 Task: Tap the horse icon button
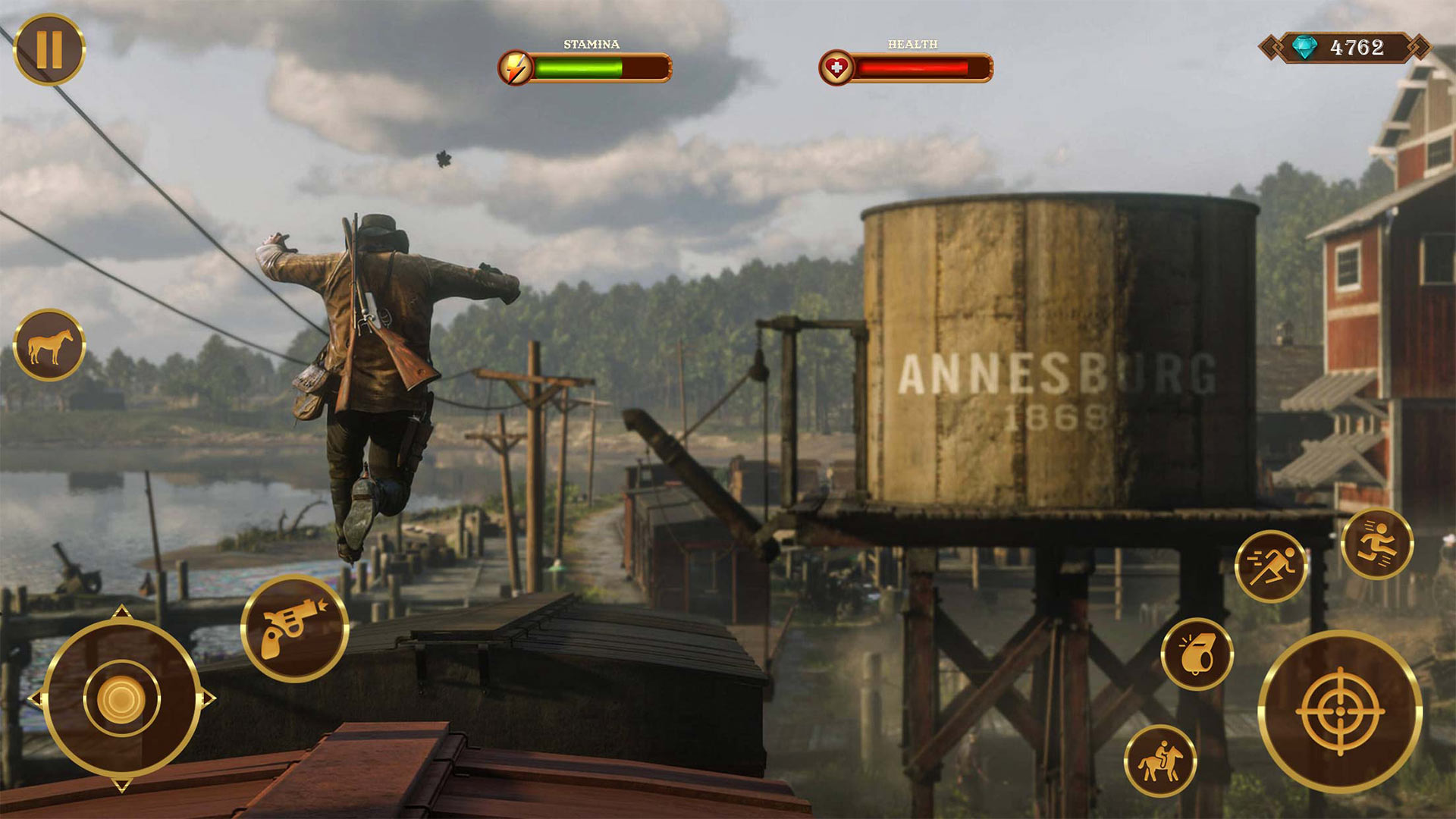(x=49, y=346)
